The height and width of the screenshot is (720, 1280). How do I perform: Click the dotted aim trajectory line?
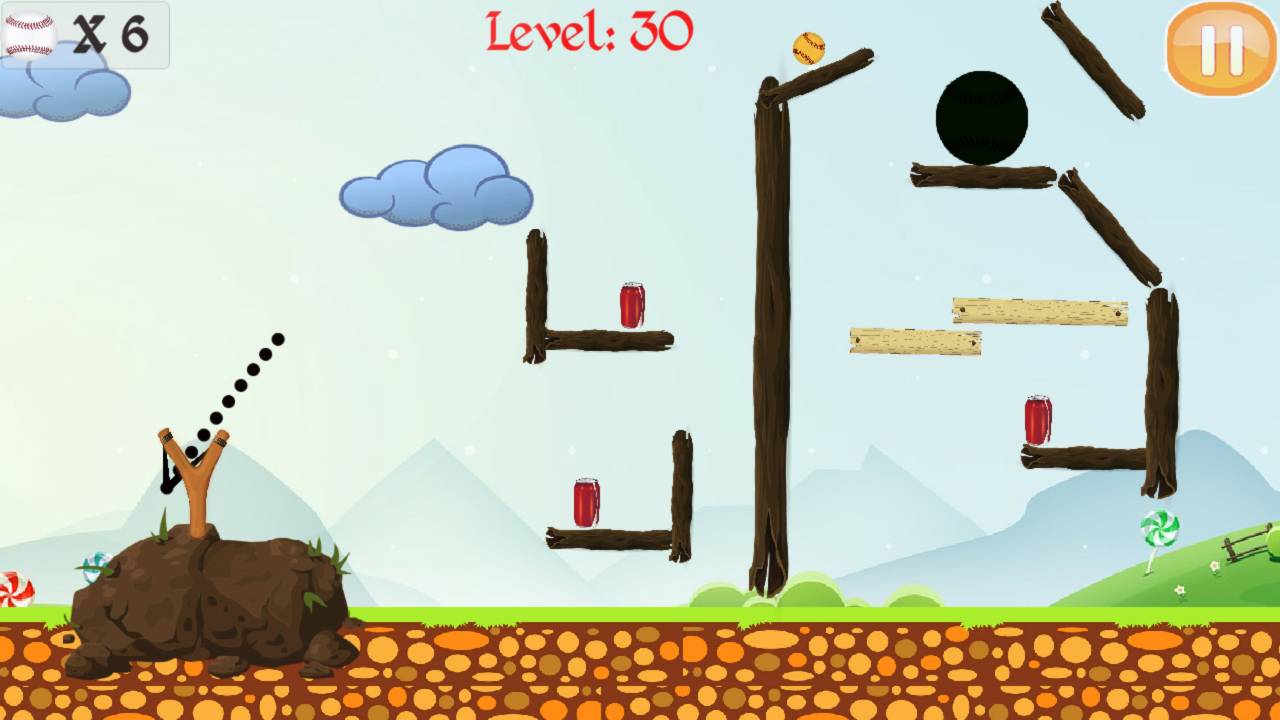pyautogui.click(x=240, y=385)
